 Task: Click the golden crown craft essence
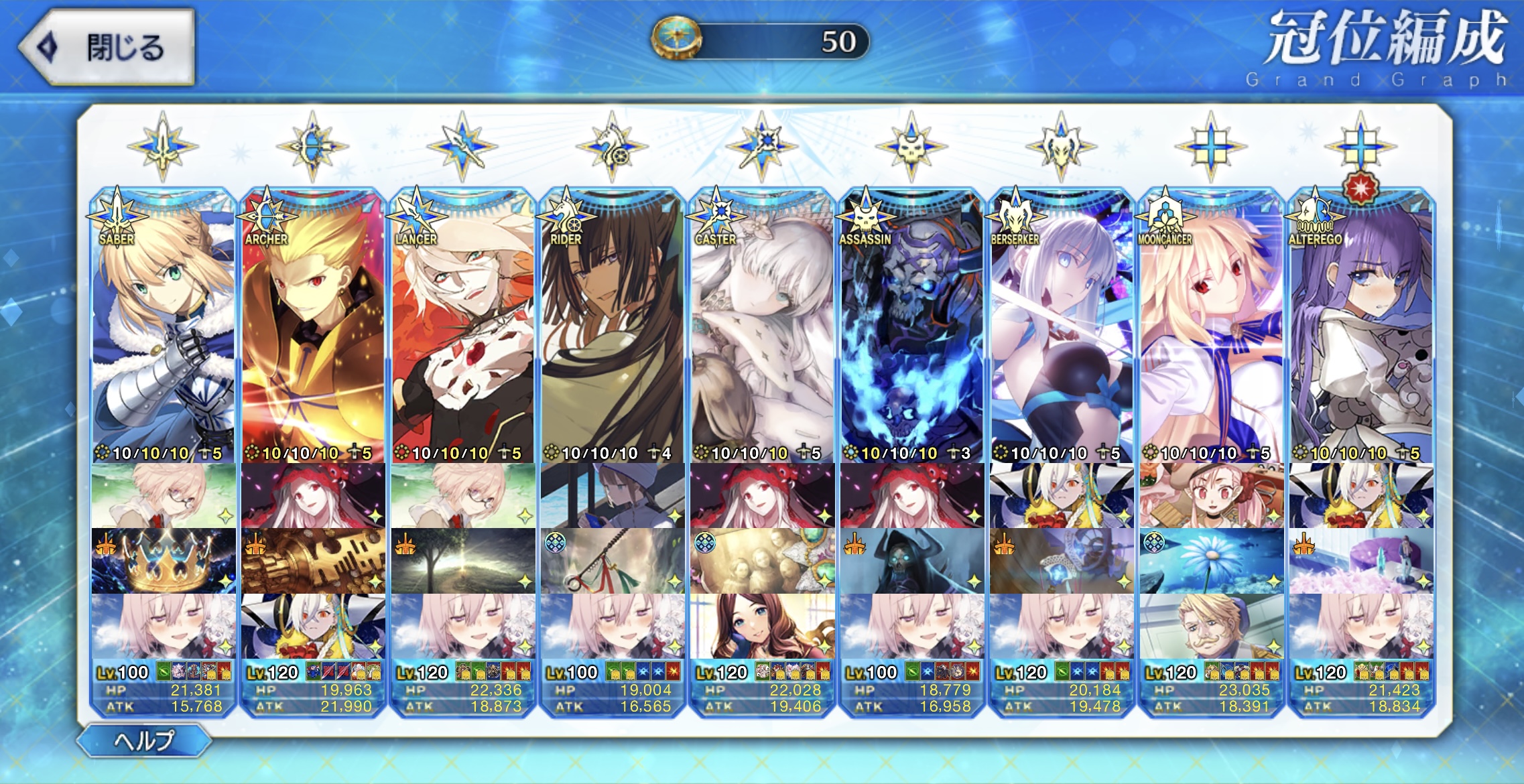(164, 561)
